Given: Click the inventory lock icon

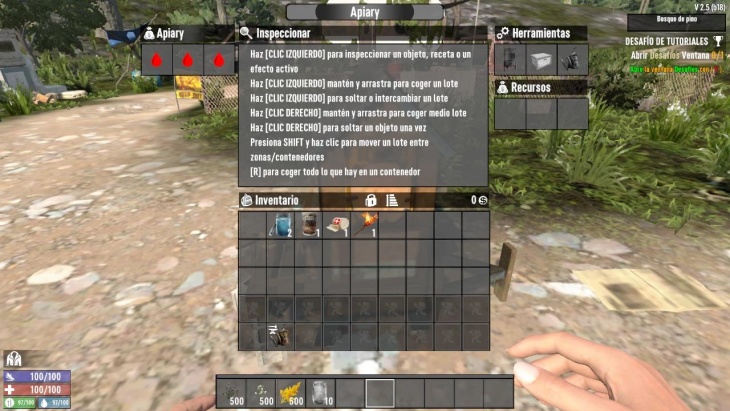Looking at the screenshot, I should [x=371, y=200].
